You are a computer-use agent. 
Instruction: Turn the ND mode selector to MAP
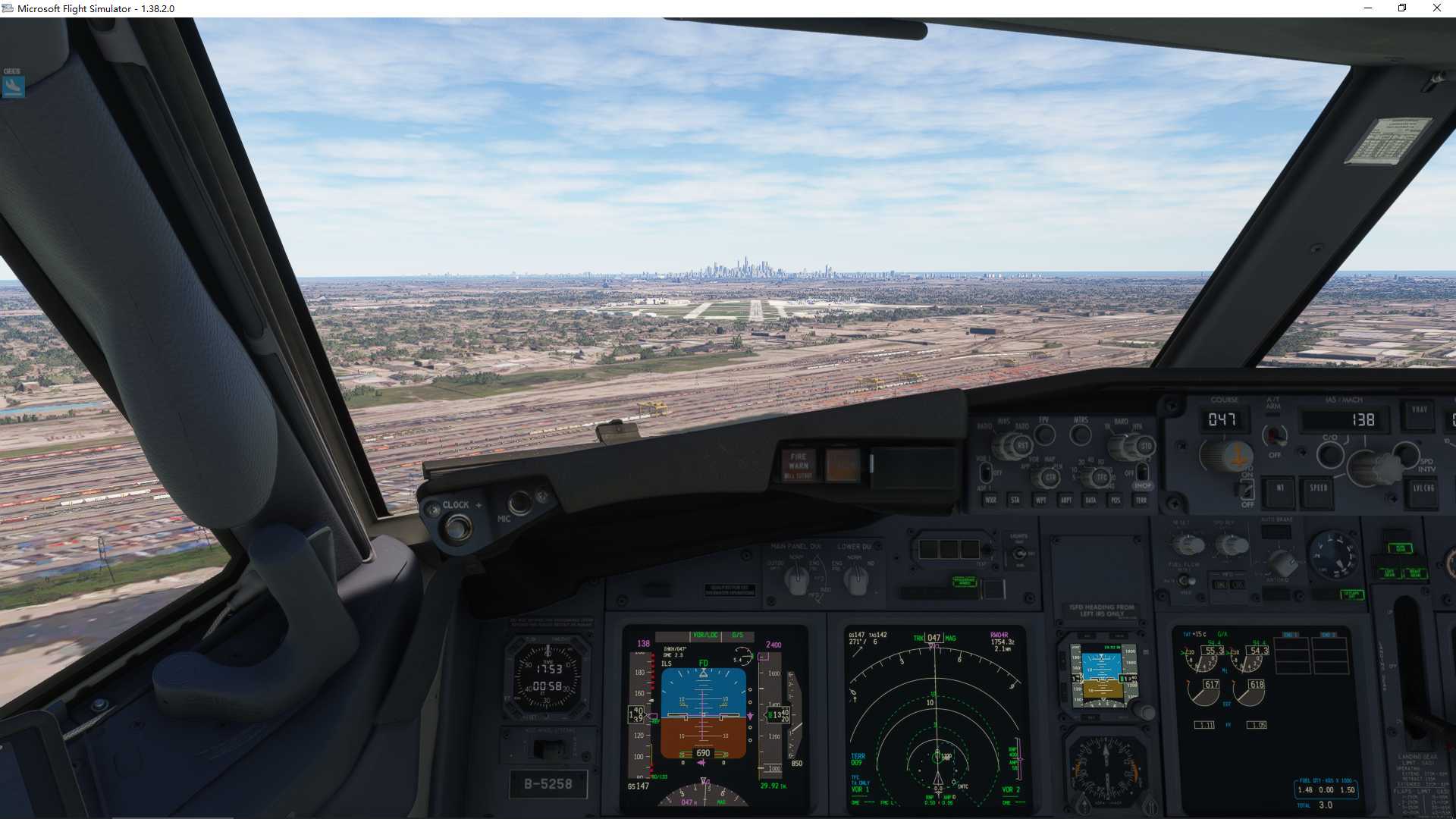(1050, 477)
